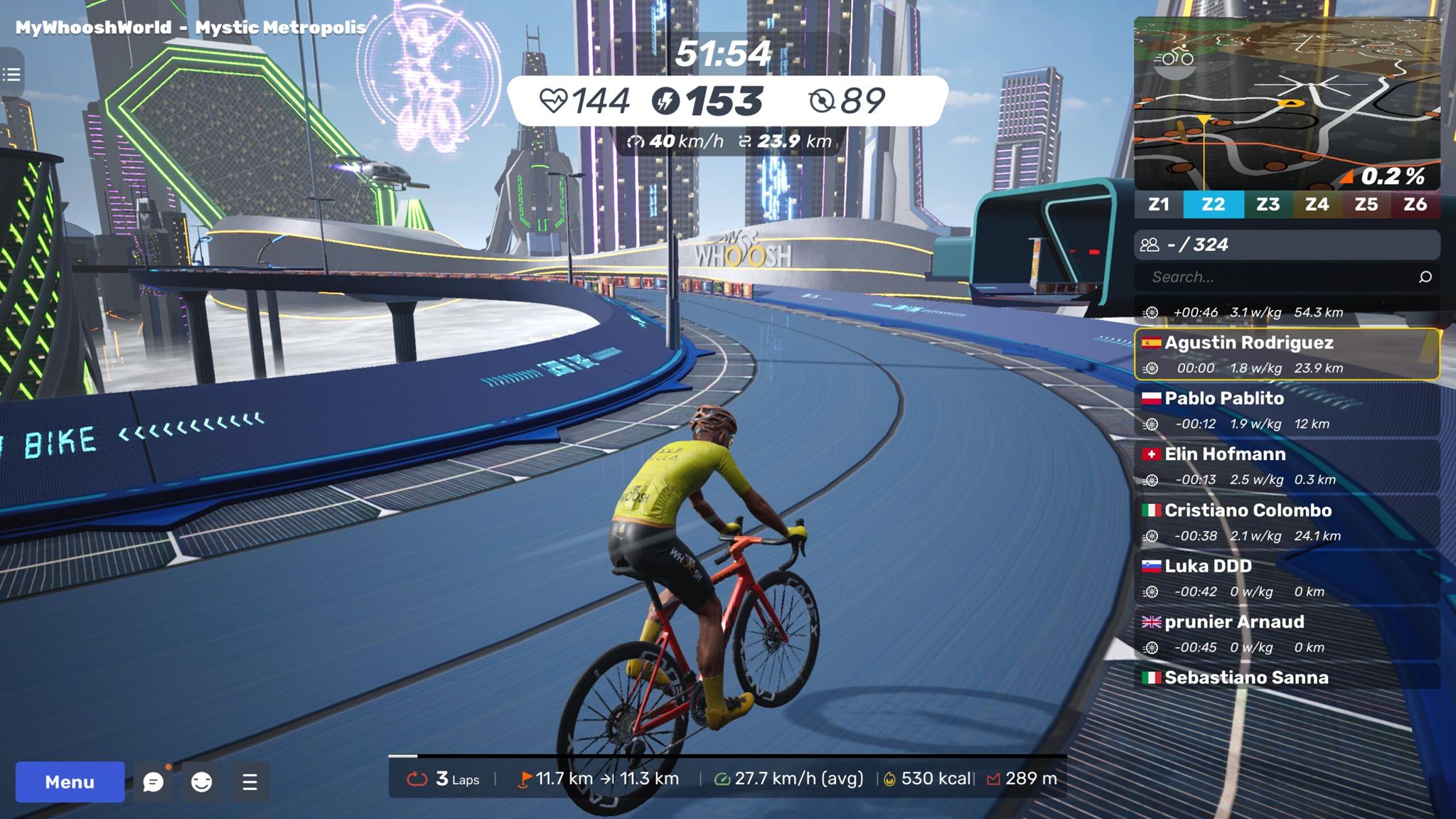Image resolution: width=1456 pixels, height=819 pixels.
Task: Open the chat speech bubble
Action: point(153,782)
